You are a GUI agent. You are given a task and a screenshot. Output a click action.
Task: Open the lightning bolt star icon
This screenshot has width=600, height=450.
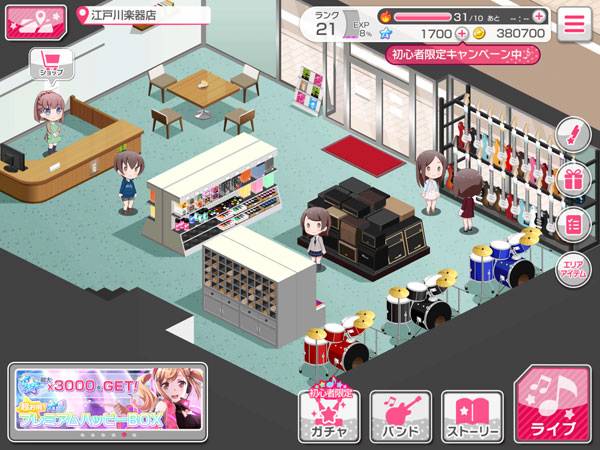pyautogui.click(x=573, y=135)
